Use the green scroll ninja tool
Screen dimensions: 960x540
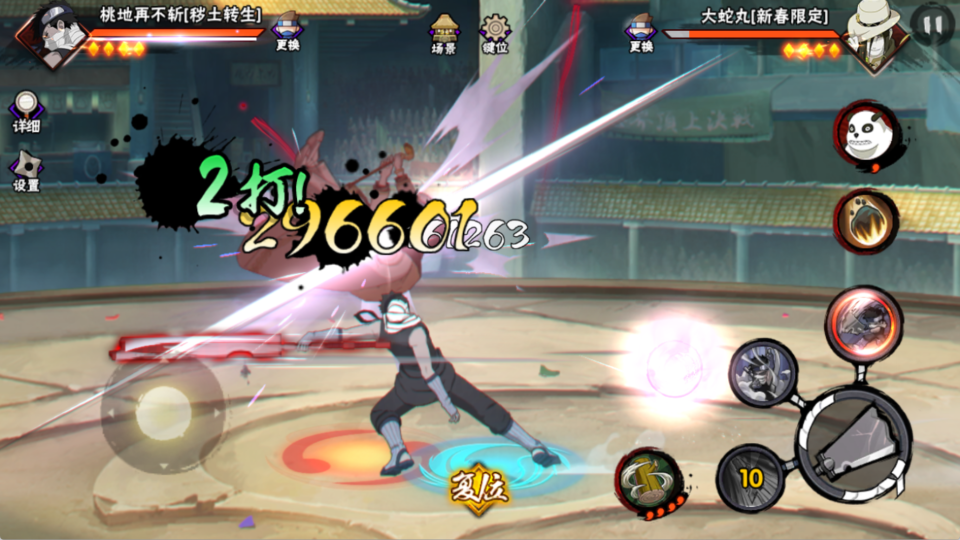[649, 481]
